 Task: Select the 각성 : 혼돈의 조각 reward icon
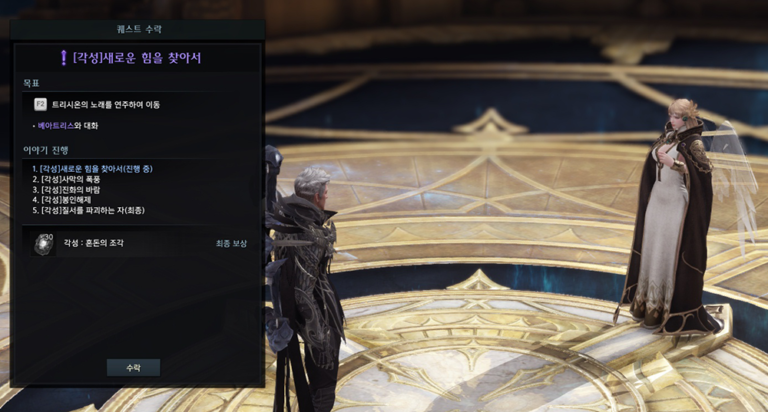click(x=43, y=243)
